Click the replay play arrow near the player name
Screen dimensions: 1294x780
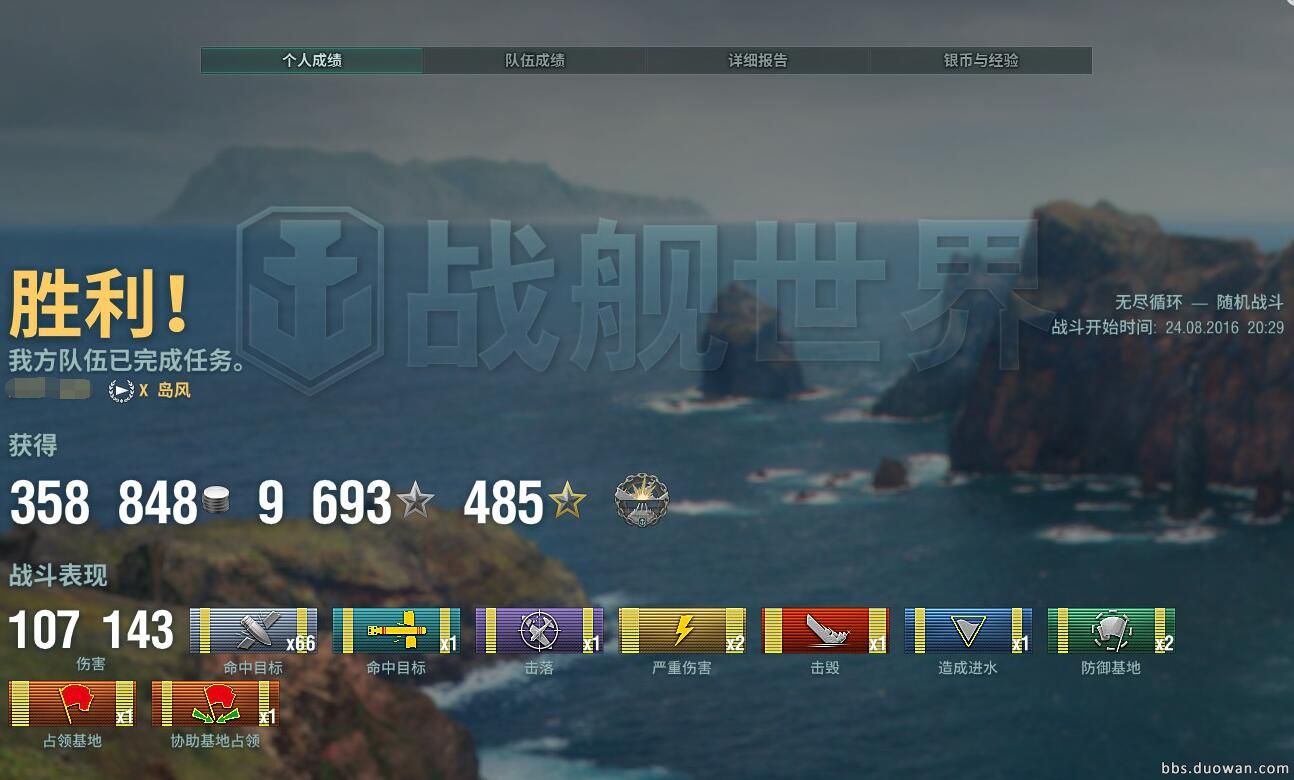[x=121, y=391]
